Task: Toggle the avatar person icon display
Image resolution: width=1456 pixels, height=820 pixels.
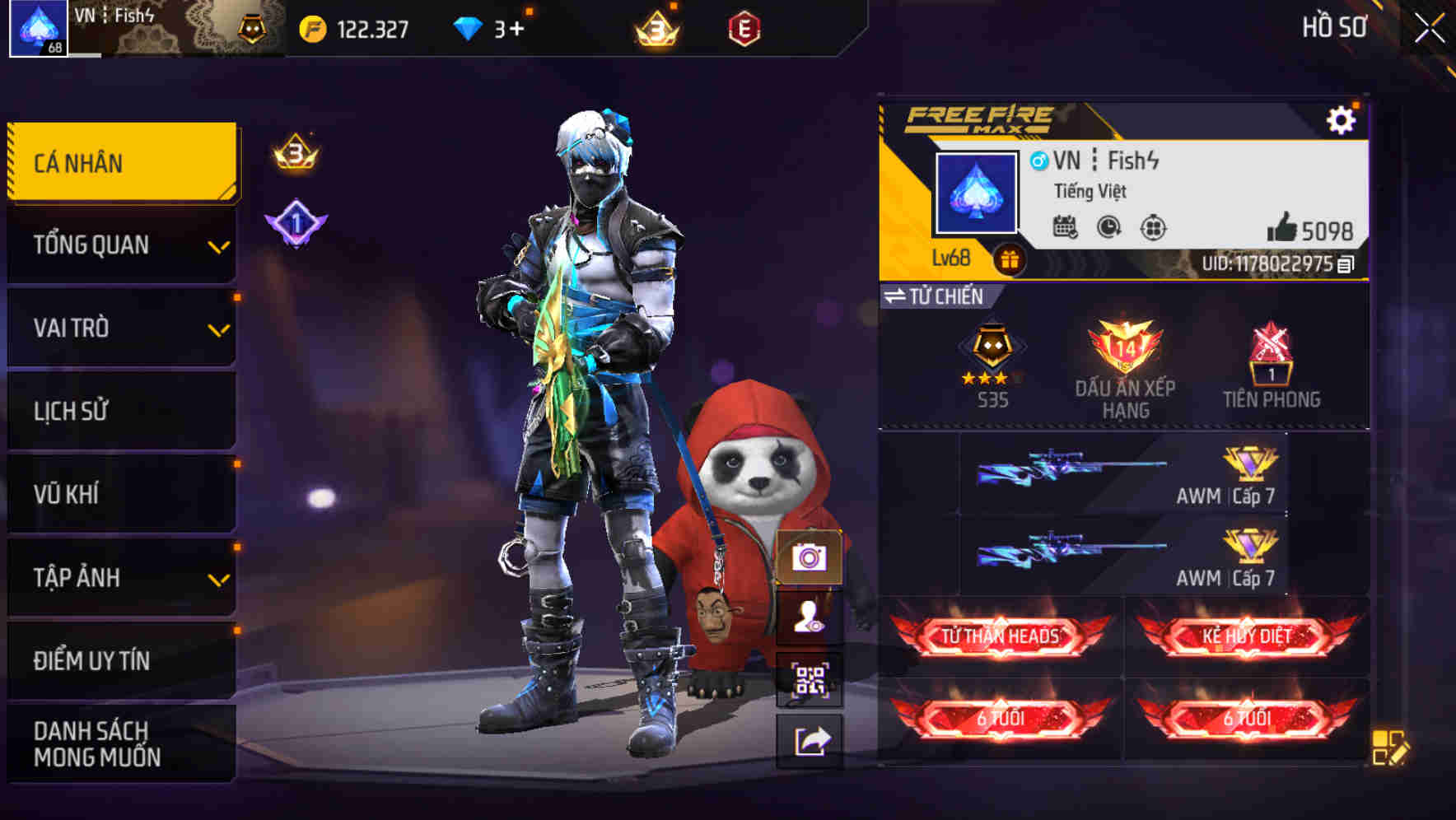Action: pos(810,621)
